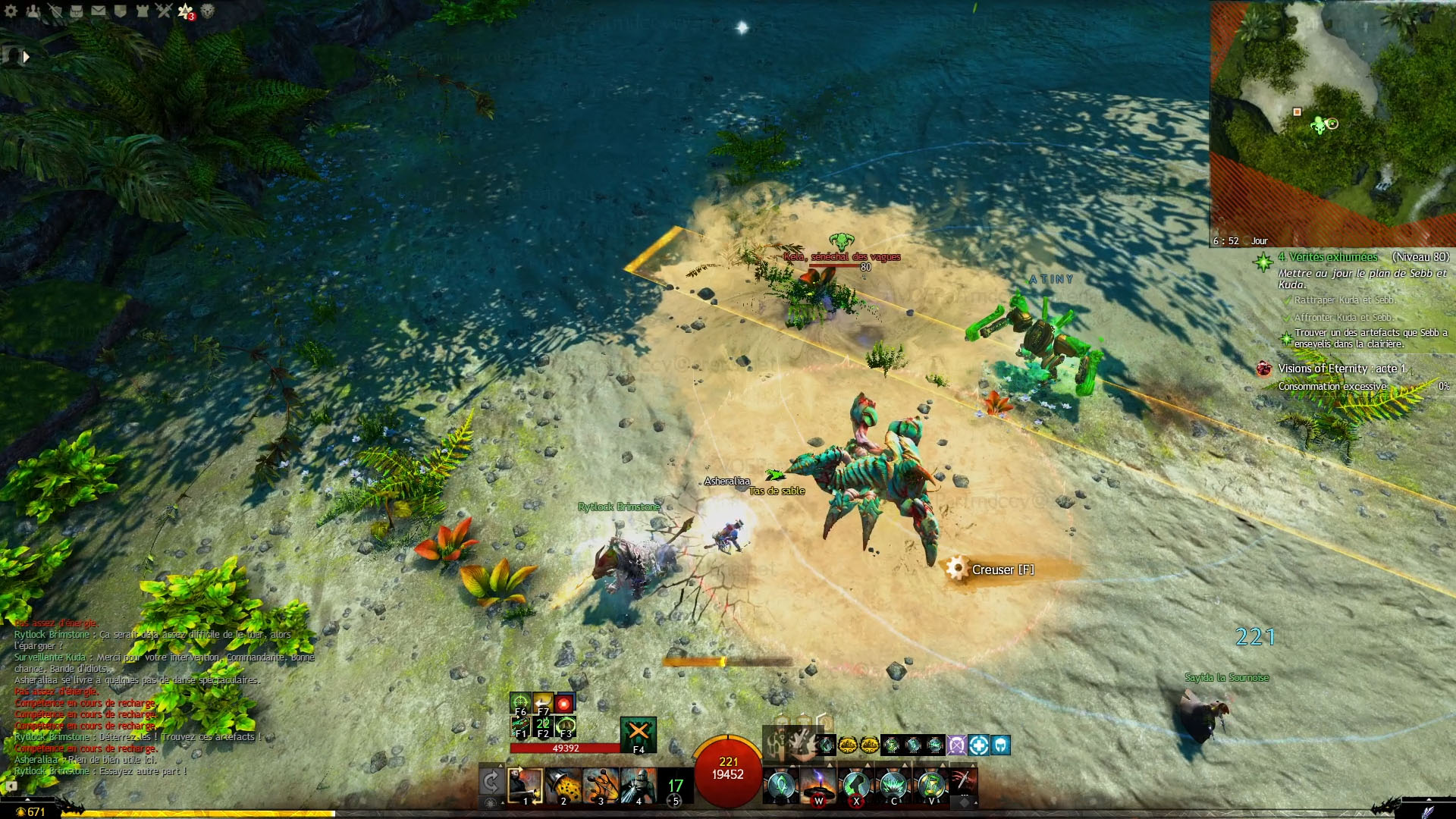Swap weapons with the circular arrow button
This screenshot has width=1456, height=819.
point(491,782)
